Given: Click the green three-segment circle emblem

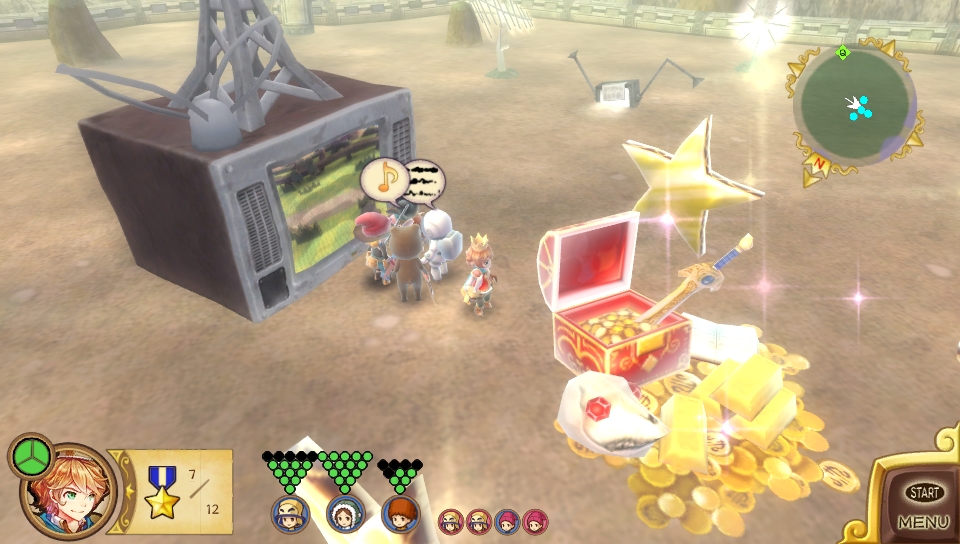Looking at the screenshot, I should pyautogui.click(x=31, y=456).
